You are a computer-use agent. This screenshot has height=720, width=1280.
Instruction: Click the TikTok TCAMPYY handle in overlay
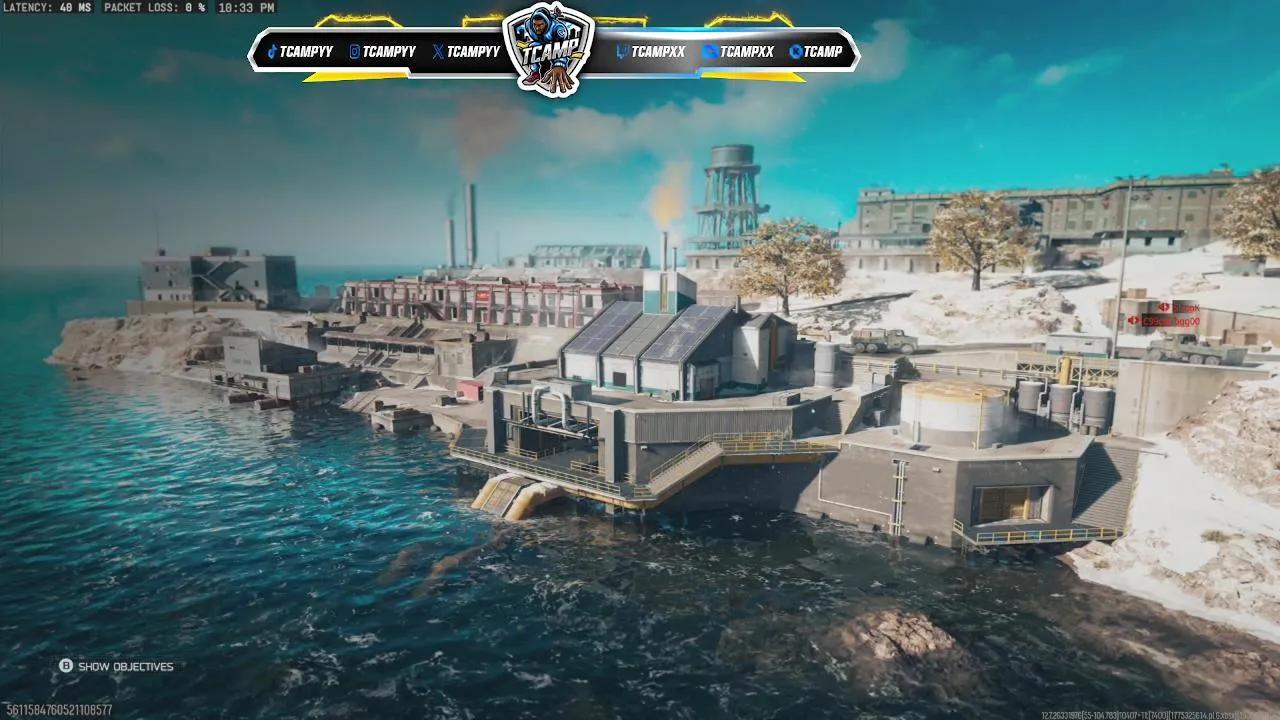click(300, 52)
